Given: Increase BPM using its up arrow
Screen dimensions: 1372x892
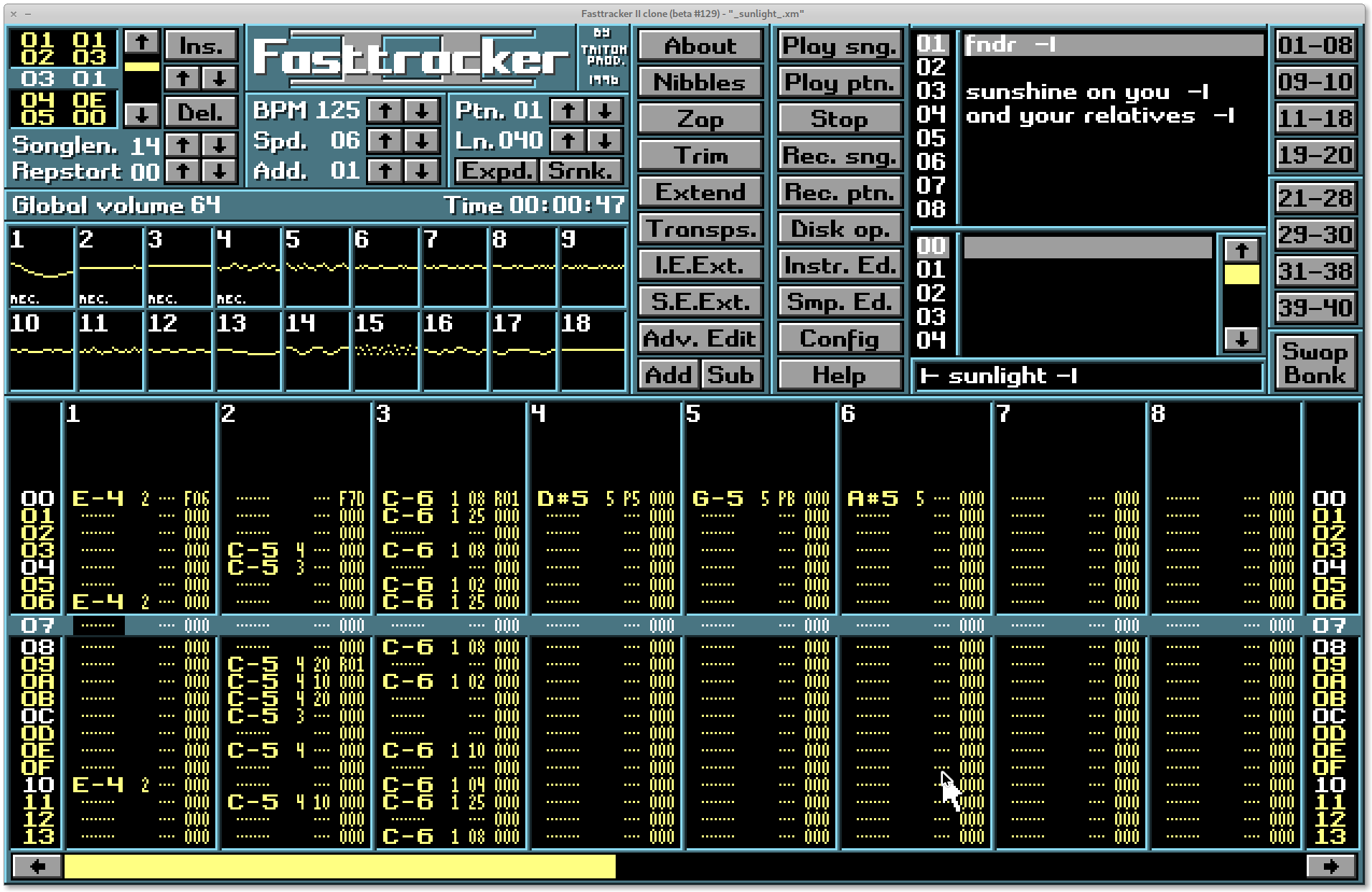Looking at the screenshot, I should point(385,111).
